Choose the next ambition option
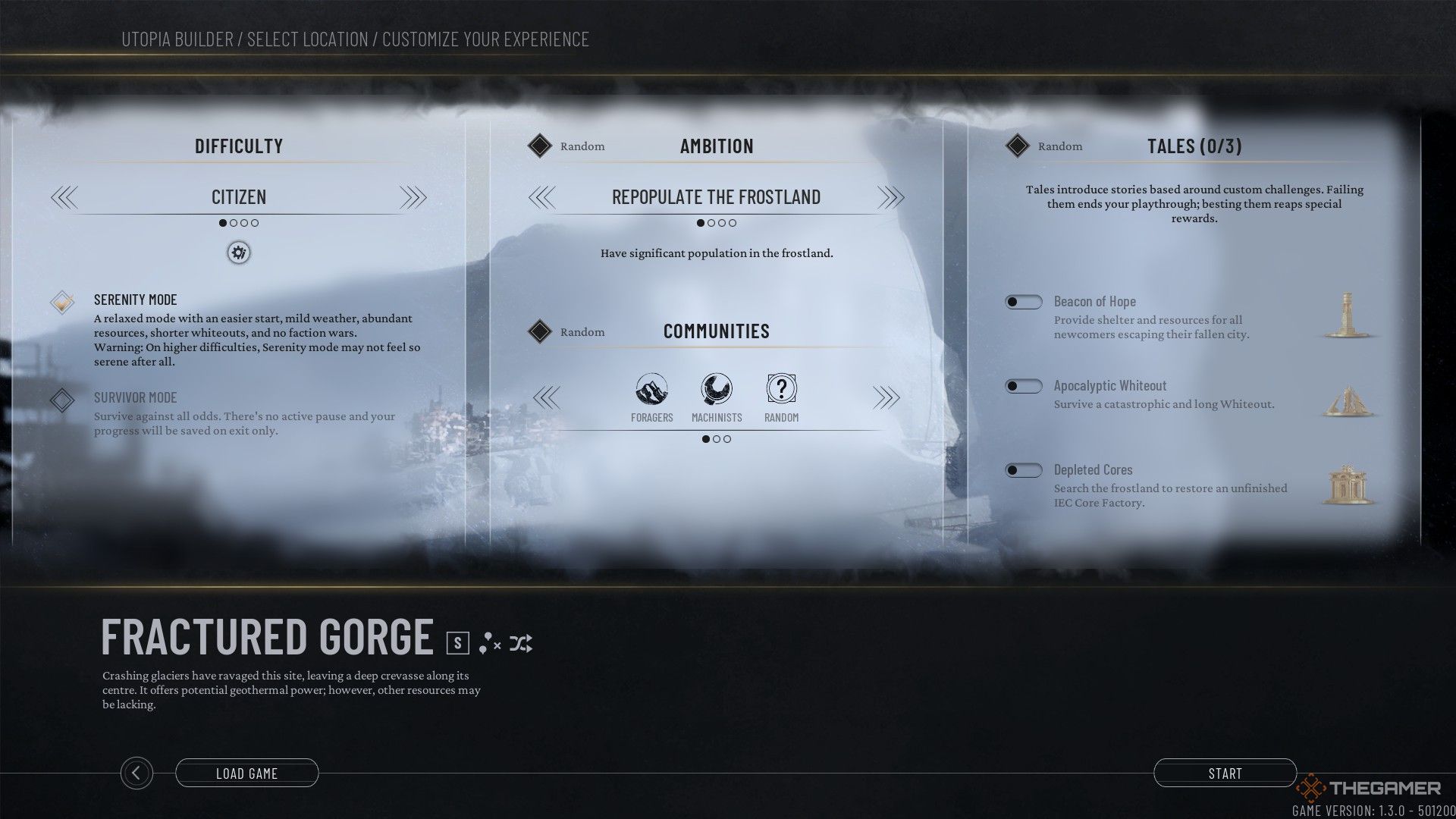 click(890, 198)
